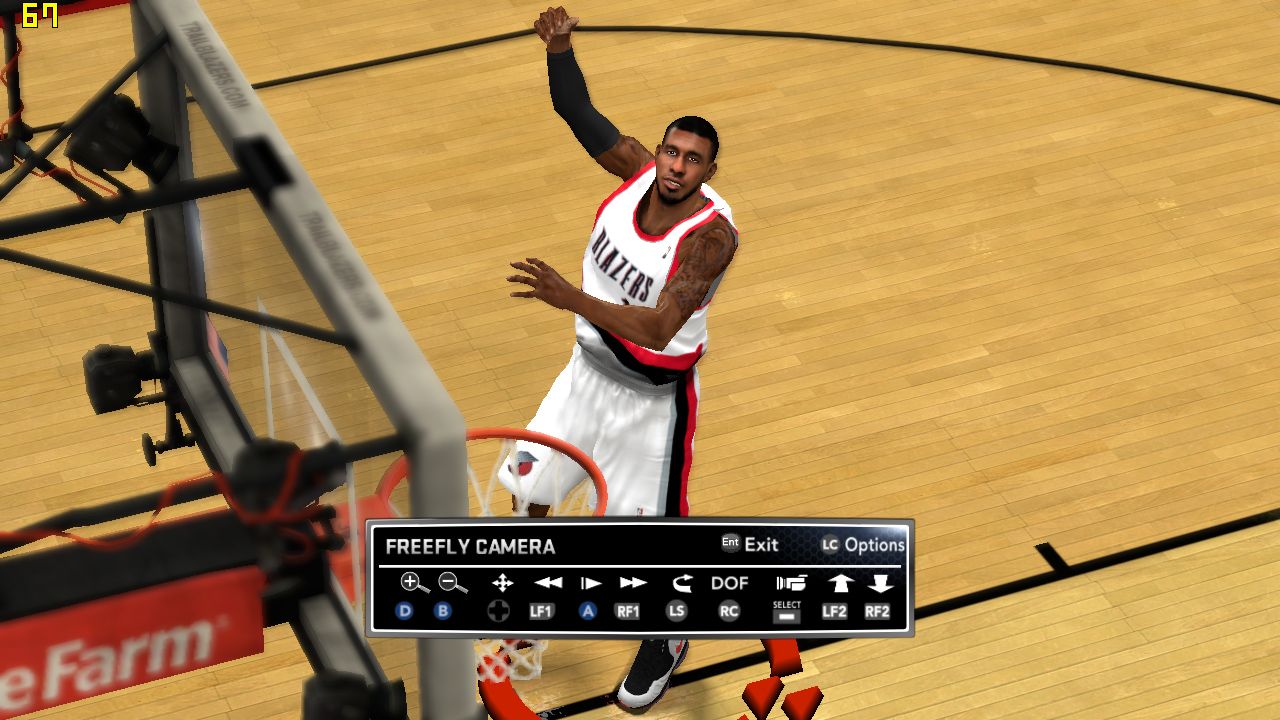Raise the camera with the up arrow
The width and height of the screenshot is (1280, 720).
coord(839,583)
